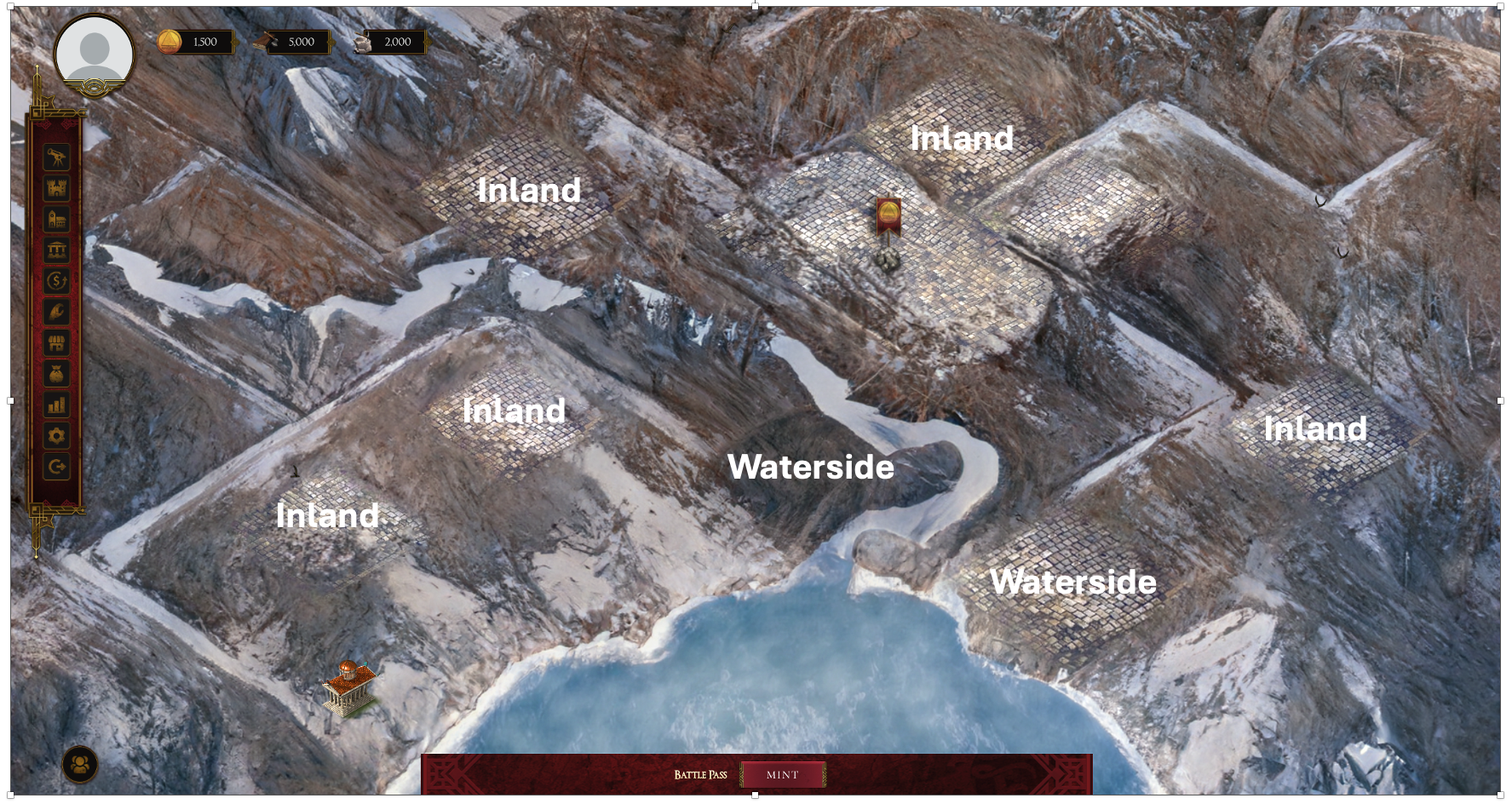Screen dimensions: 1512x804
Task: Click the dollar exchange icon
Action: point(57,281)
